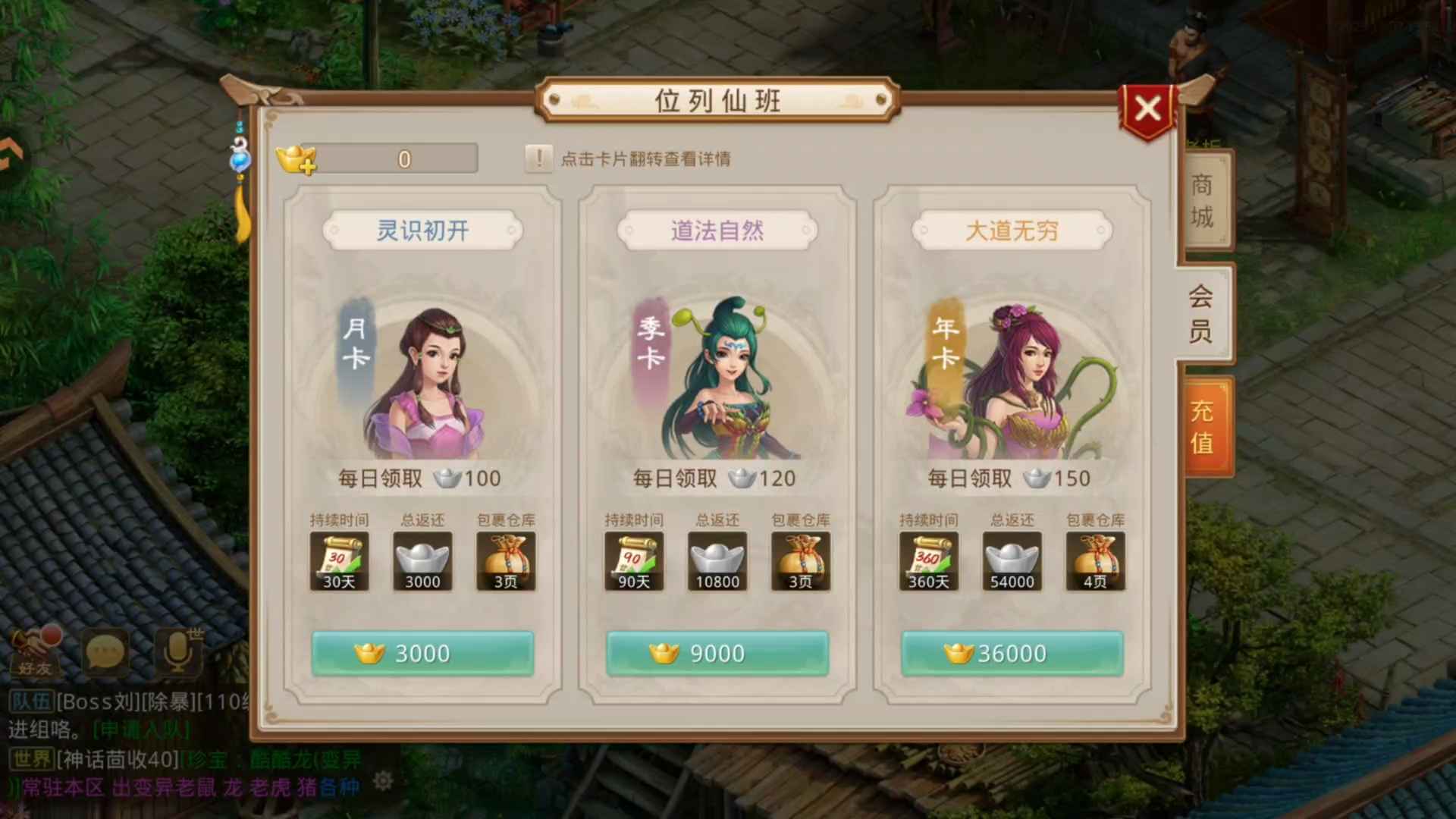Select the 4页 bag storage icon

1095,561
